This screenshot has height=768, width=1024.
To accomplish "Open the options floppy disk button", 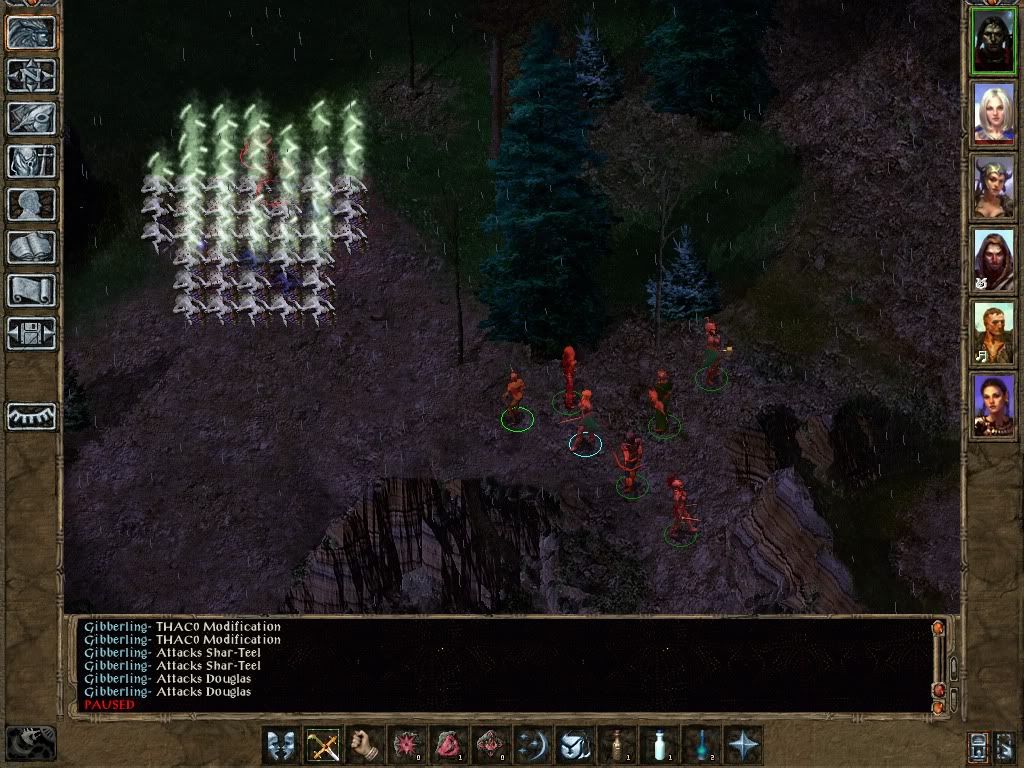I will [32, 333].
